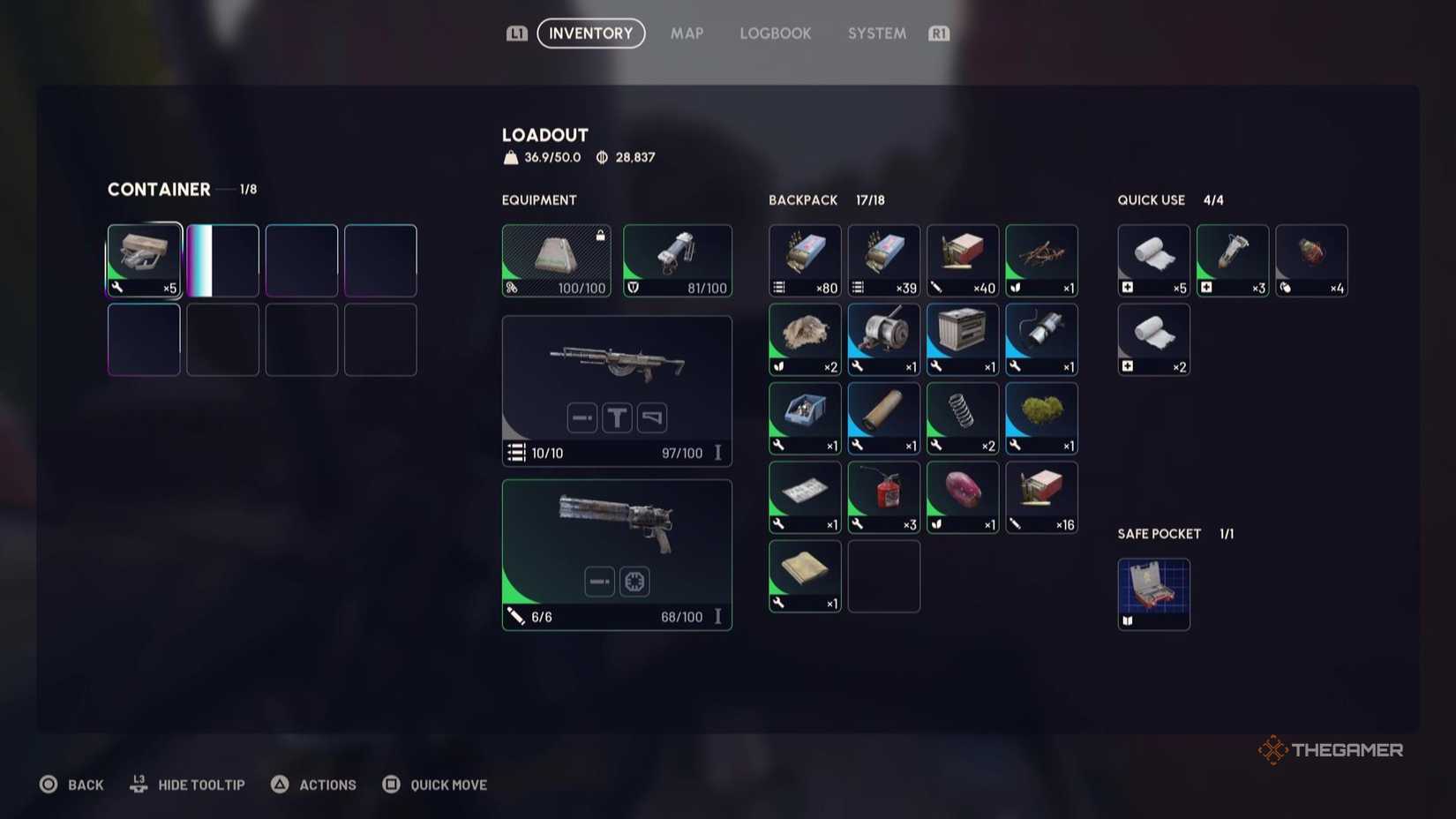Select the saw in the container slot
The image size is (1456, 819).
[143, 259]
